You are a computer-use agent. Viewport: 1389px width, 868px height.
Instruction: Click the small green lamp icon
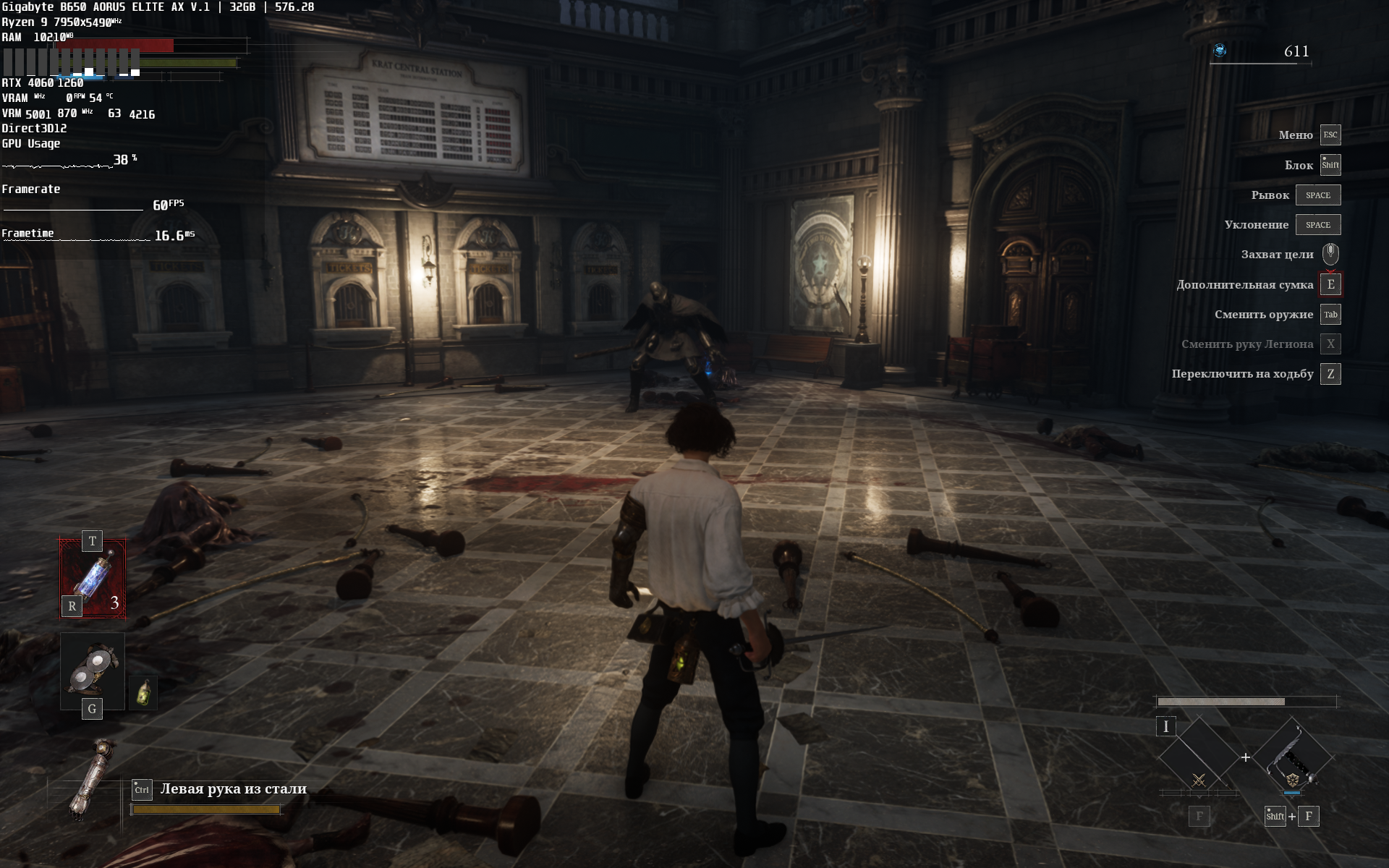[143, 693]
